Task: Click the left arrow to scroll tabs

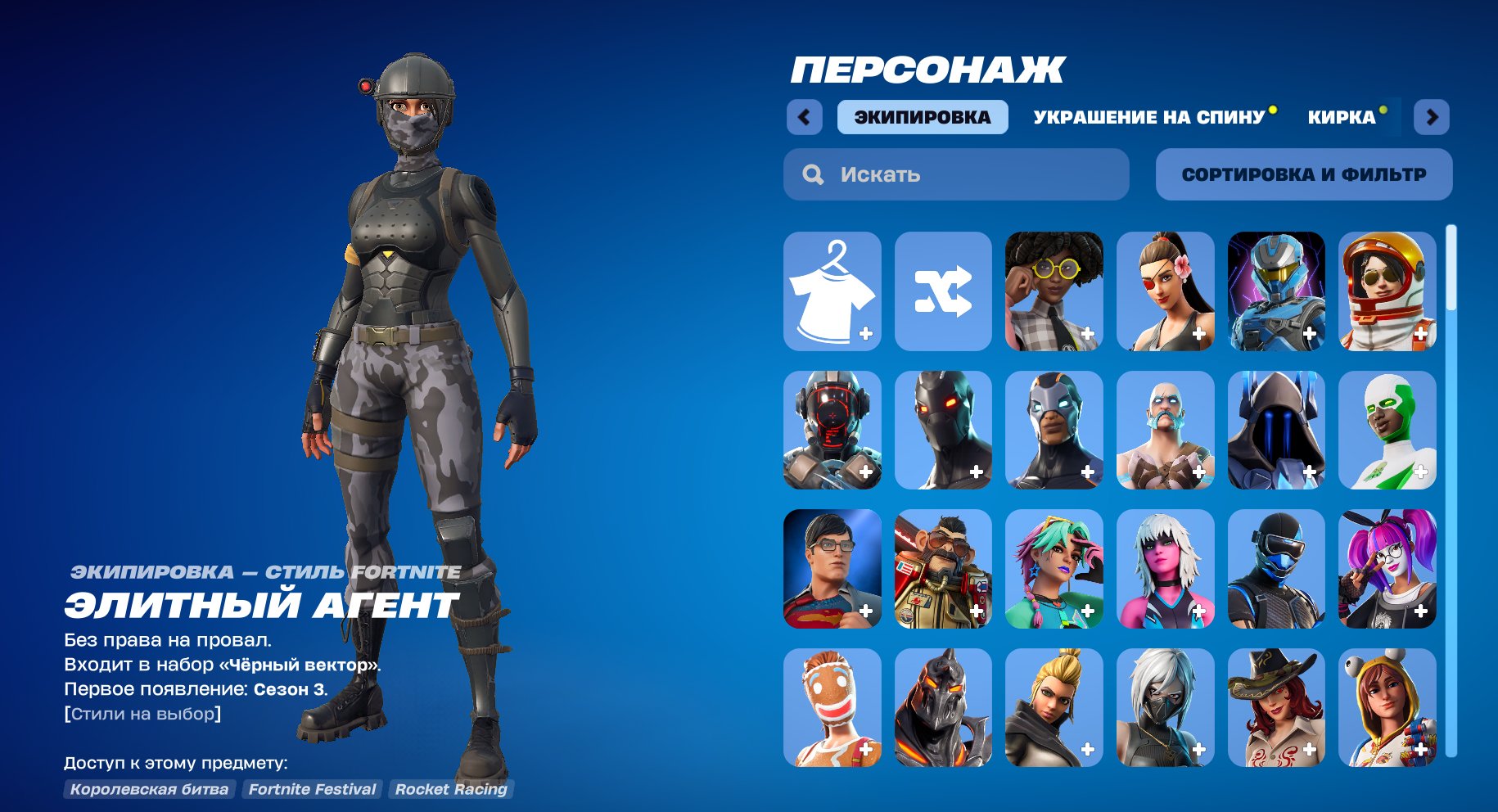Action: [x=805, y=117]
